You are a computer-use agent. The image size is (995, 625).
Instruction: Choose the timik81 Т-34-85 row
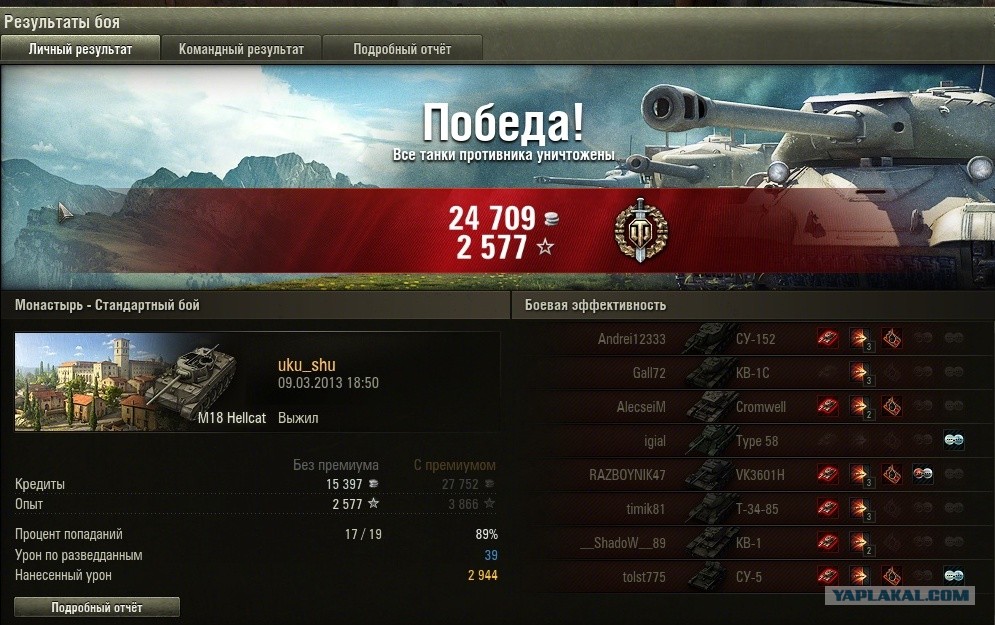coord(750,509)
